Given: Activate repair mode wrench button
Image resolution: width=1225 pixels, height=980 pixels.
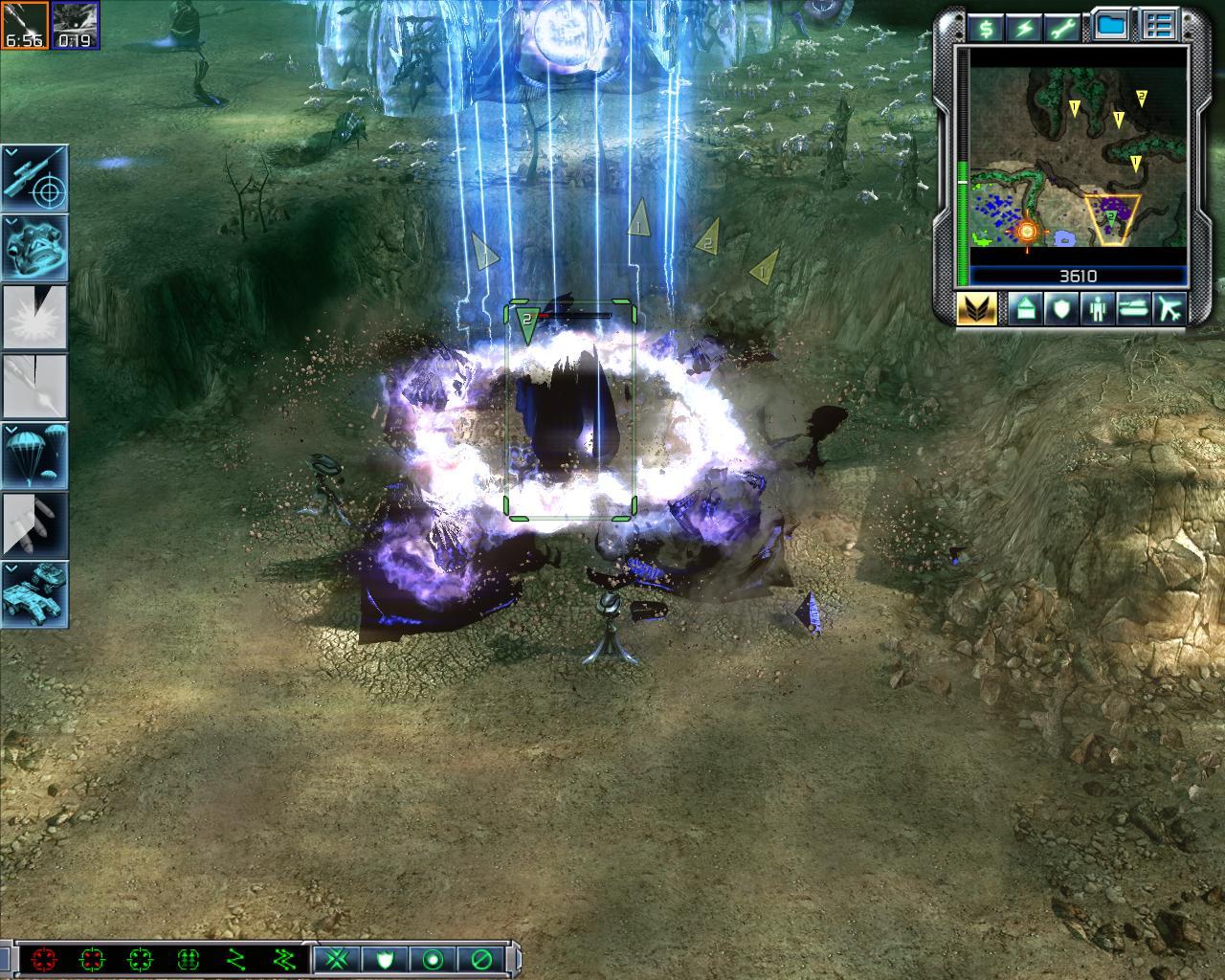Looking at the screenshot, I should (1065, 28).
